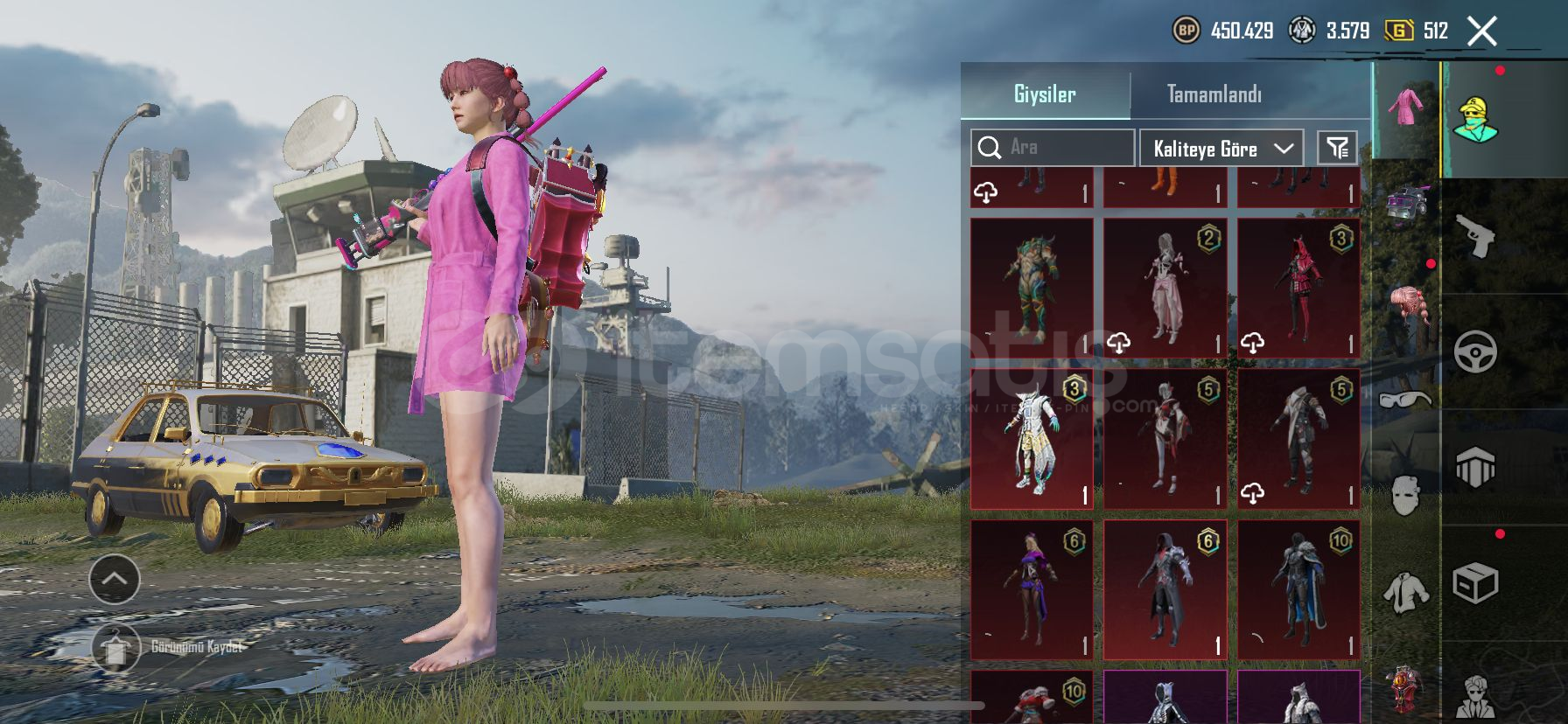Image resolution: width=1568 pixels, height=724 pixels.
Task: Open the crate box section
Action: tap(1475, 582)
